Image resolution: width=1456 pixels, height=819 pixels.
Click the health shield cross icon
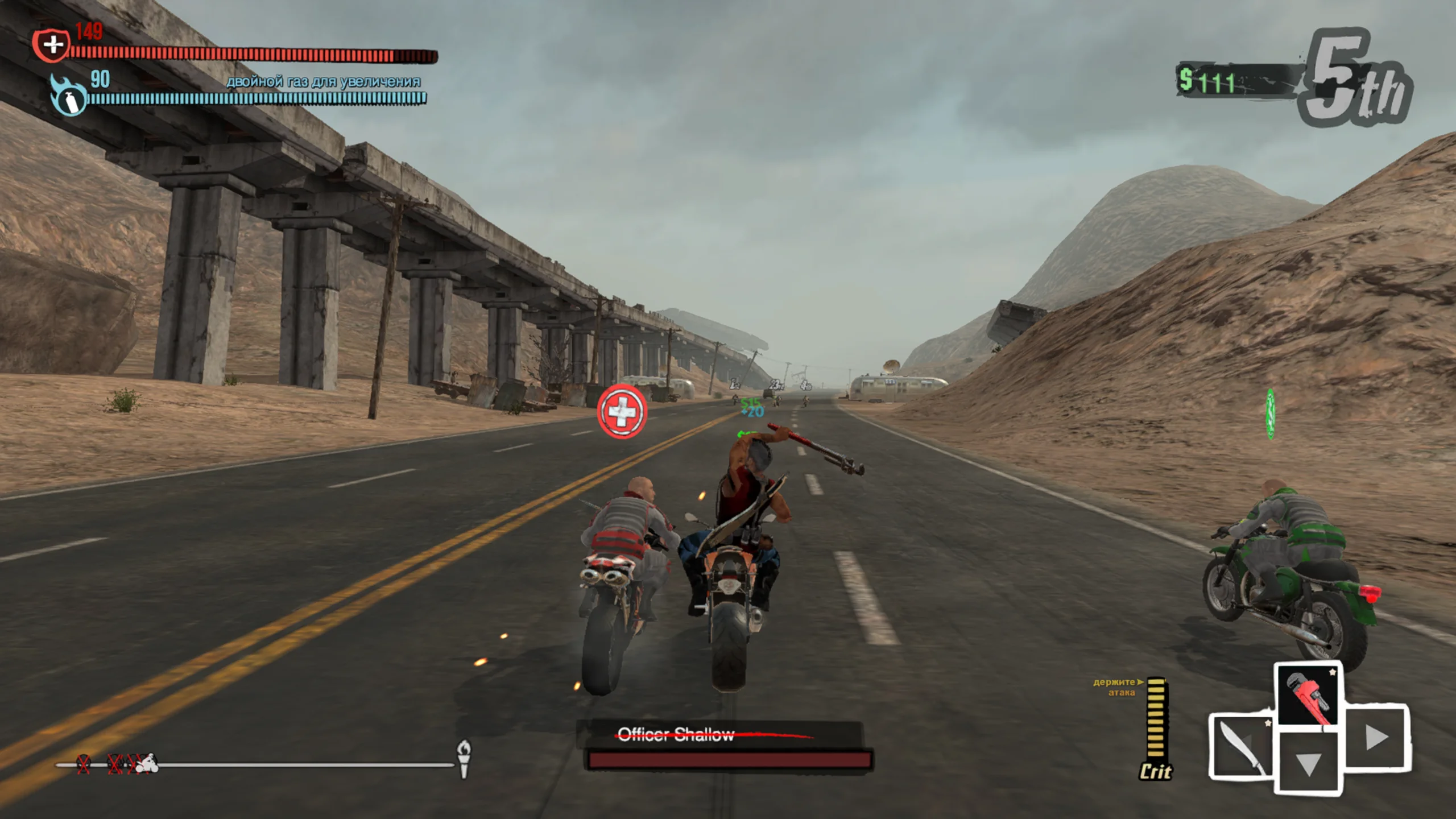[52, 44]
